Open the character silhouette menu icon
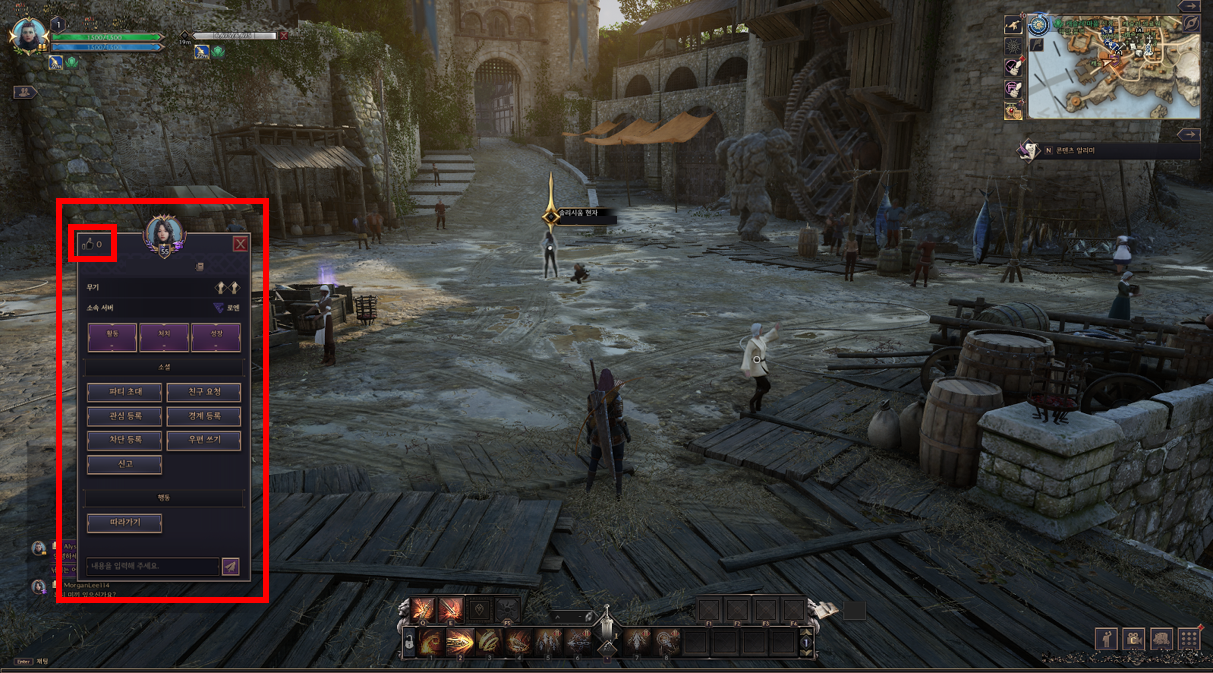 1107,638
